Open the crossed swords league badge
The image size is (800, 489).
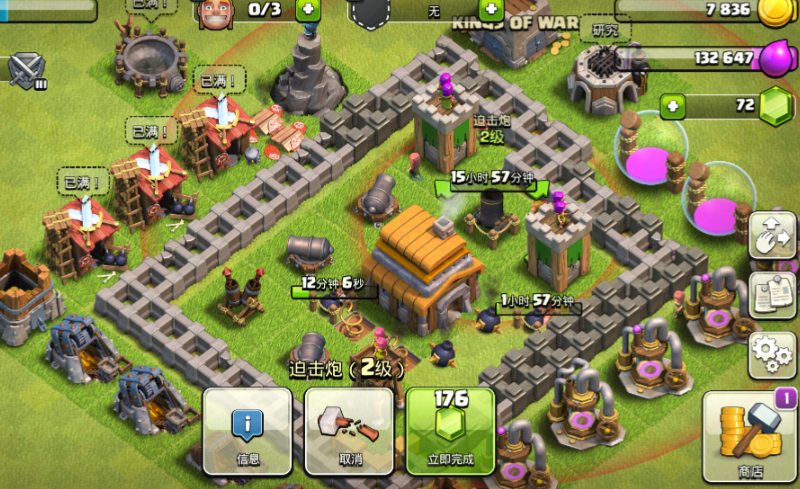pyautogui.click(x=26, y=68)
